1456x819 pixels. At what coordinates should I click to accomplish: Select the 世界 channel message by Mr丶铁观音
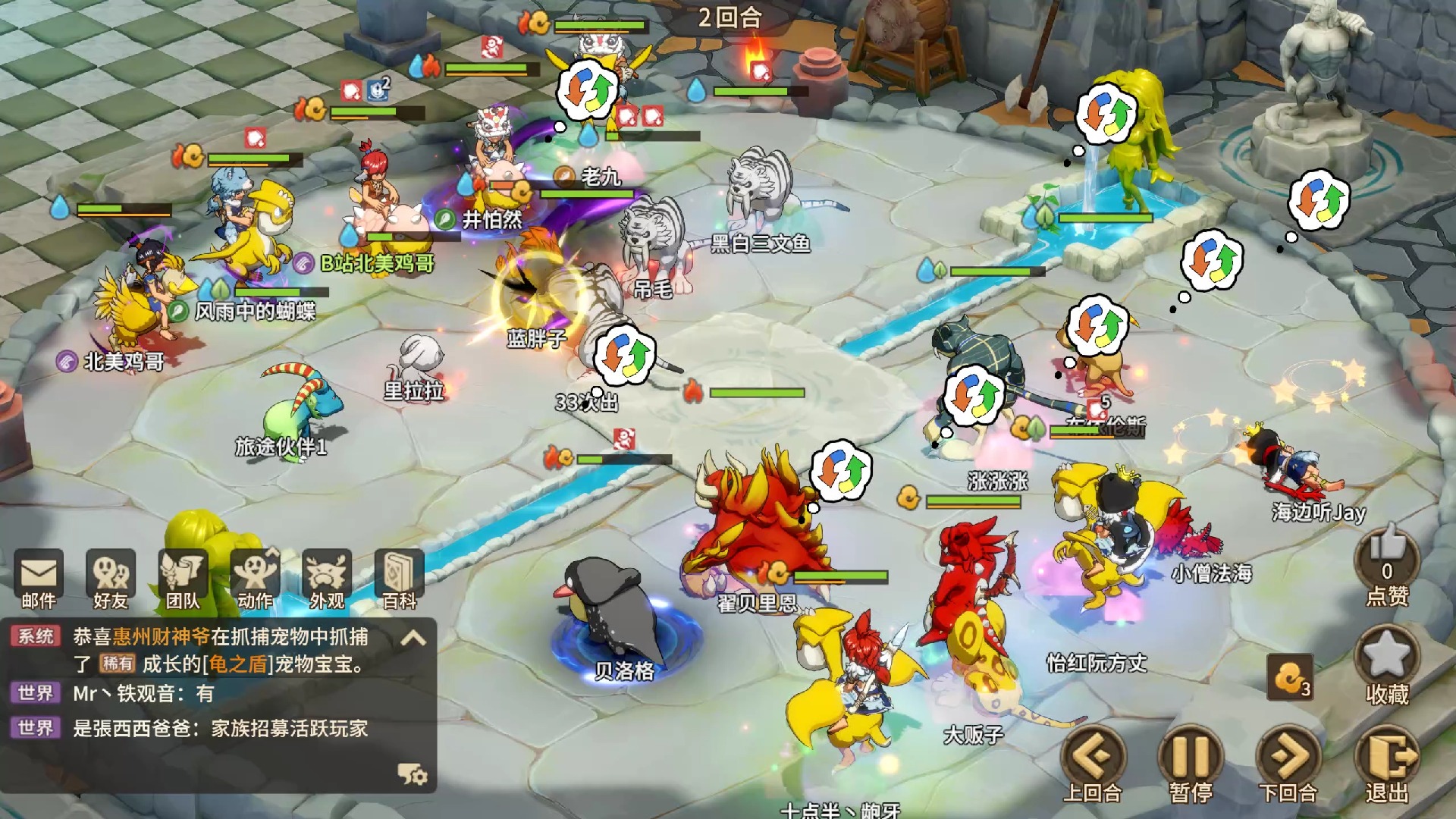[144, 694]
